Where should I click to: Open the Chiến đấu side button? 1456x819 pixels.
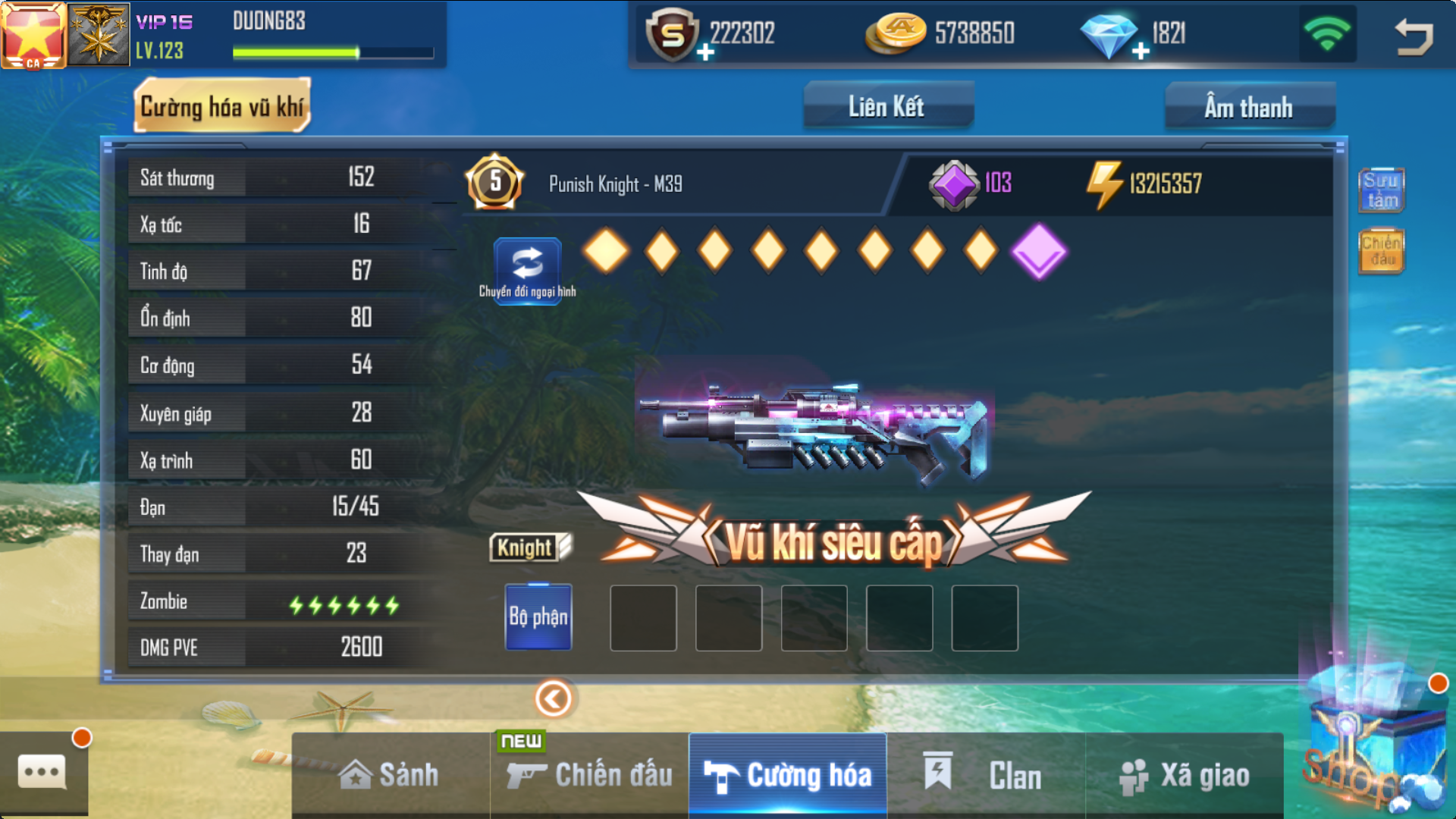[x=1381, y=251]
